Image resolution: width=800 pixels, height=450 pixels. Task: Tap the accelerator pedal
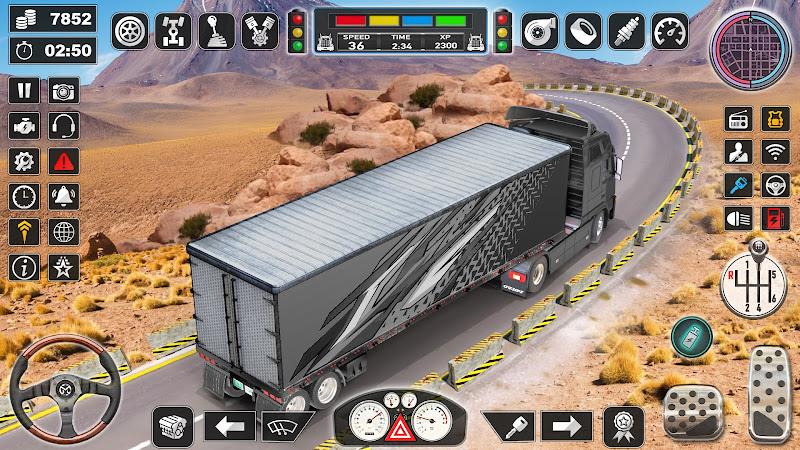[x=770, y=390]
